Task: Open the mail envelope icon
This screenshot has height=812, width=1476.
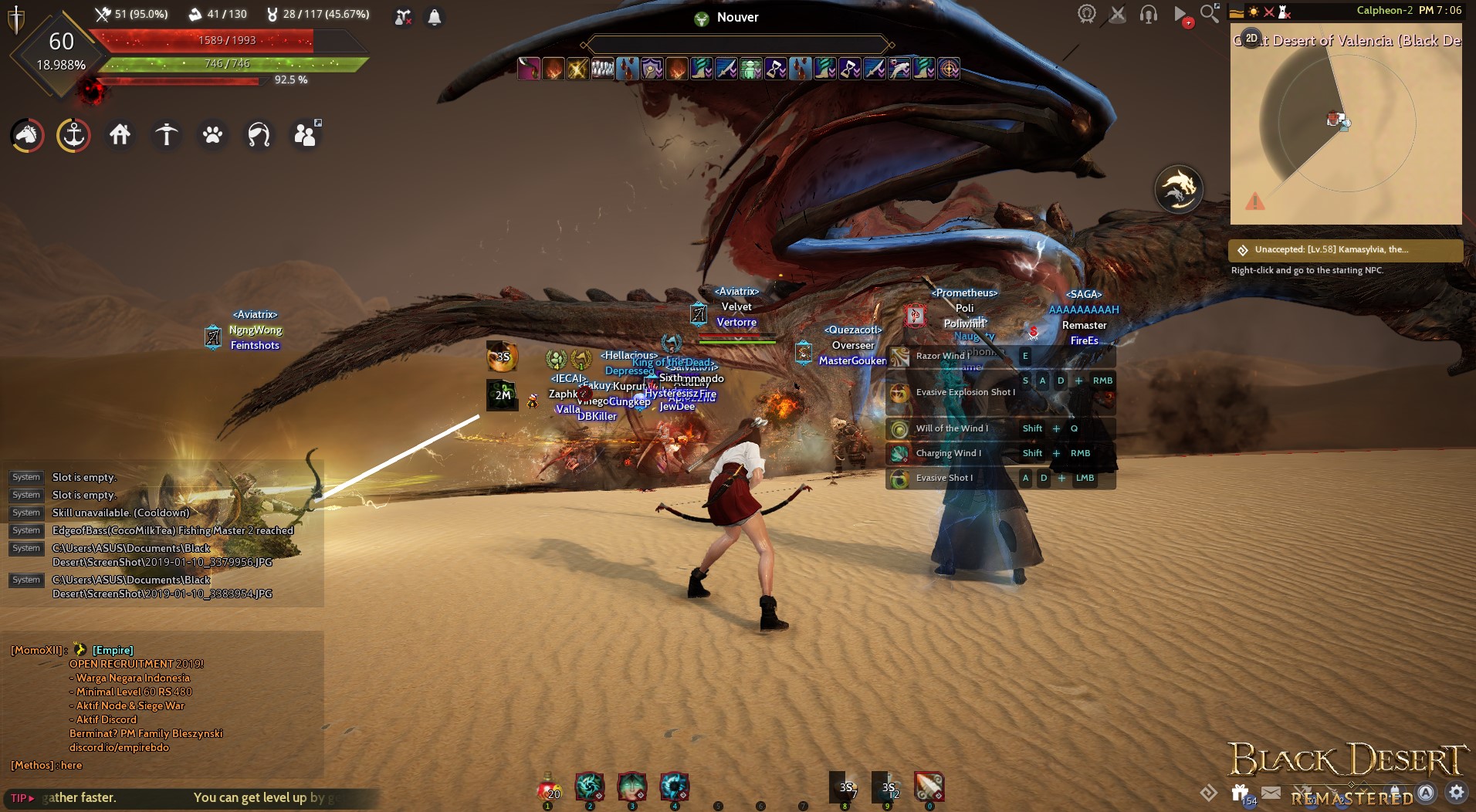Action: click(x=1270, y=792)
